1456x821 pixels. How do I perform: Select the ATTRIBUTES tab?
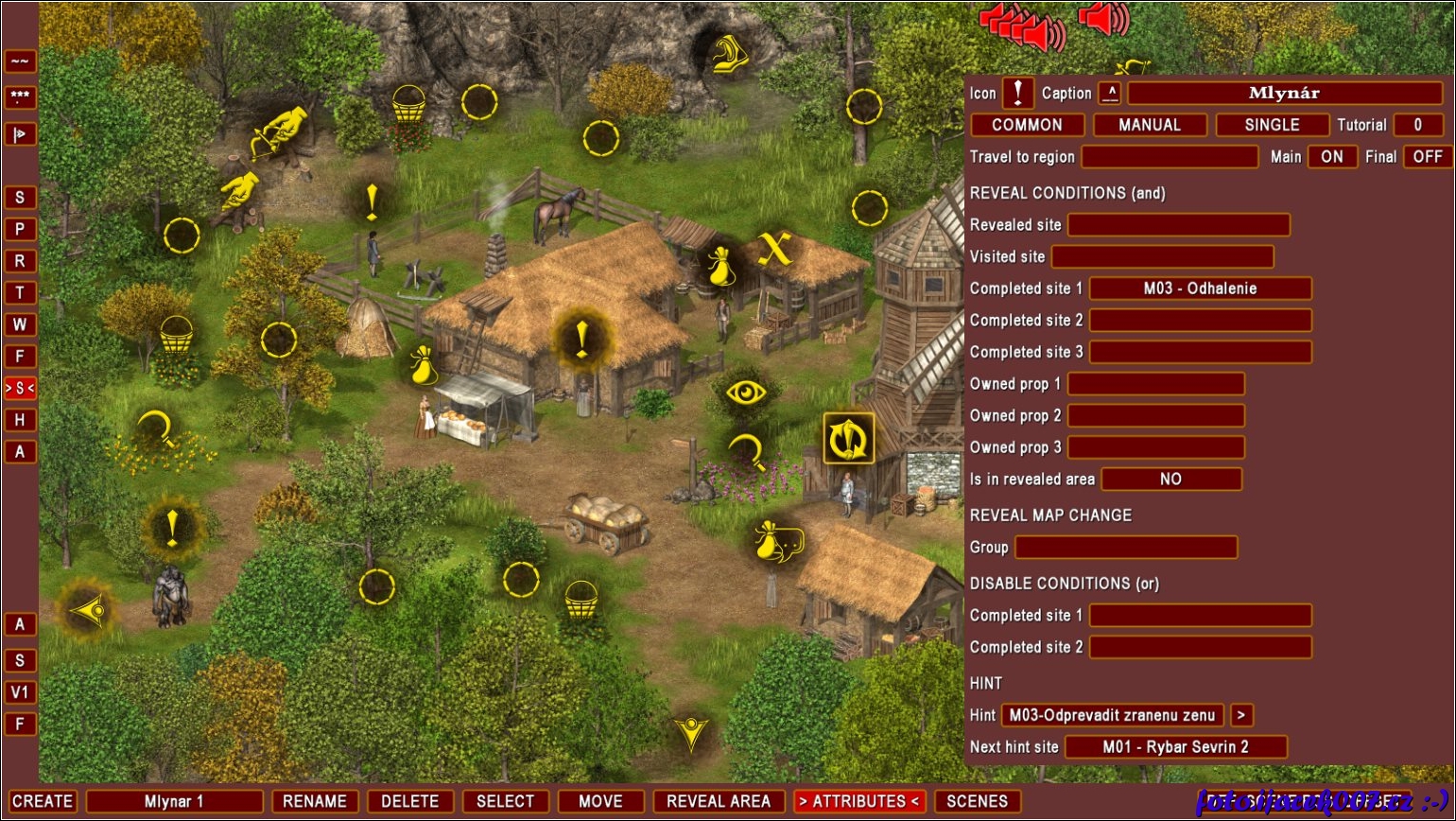click(x=858, y=801)
